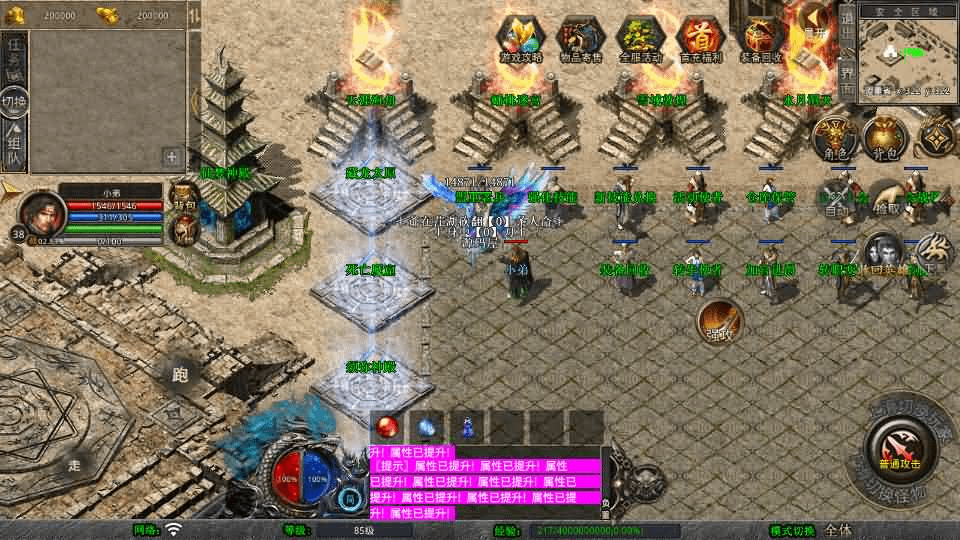
Task: Open the 装备回收 equipment recycling chest
Action: pos(760,39)
